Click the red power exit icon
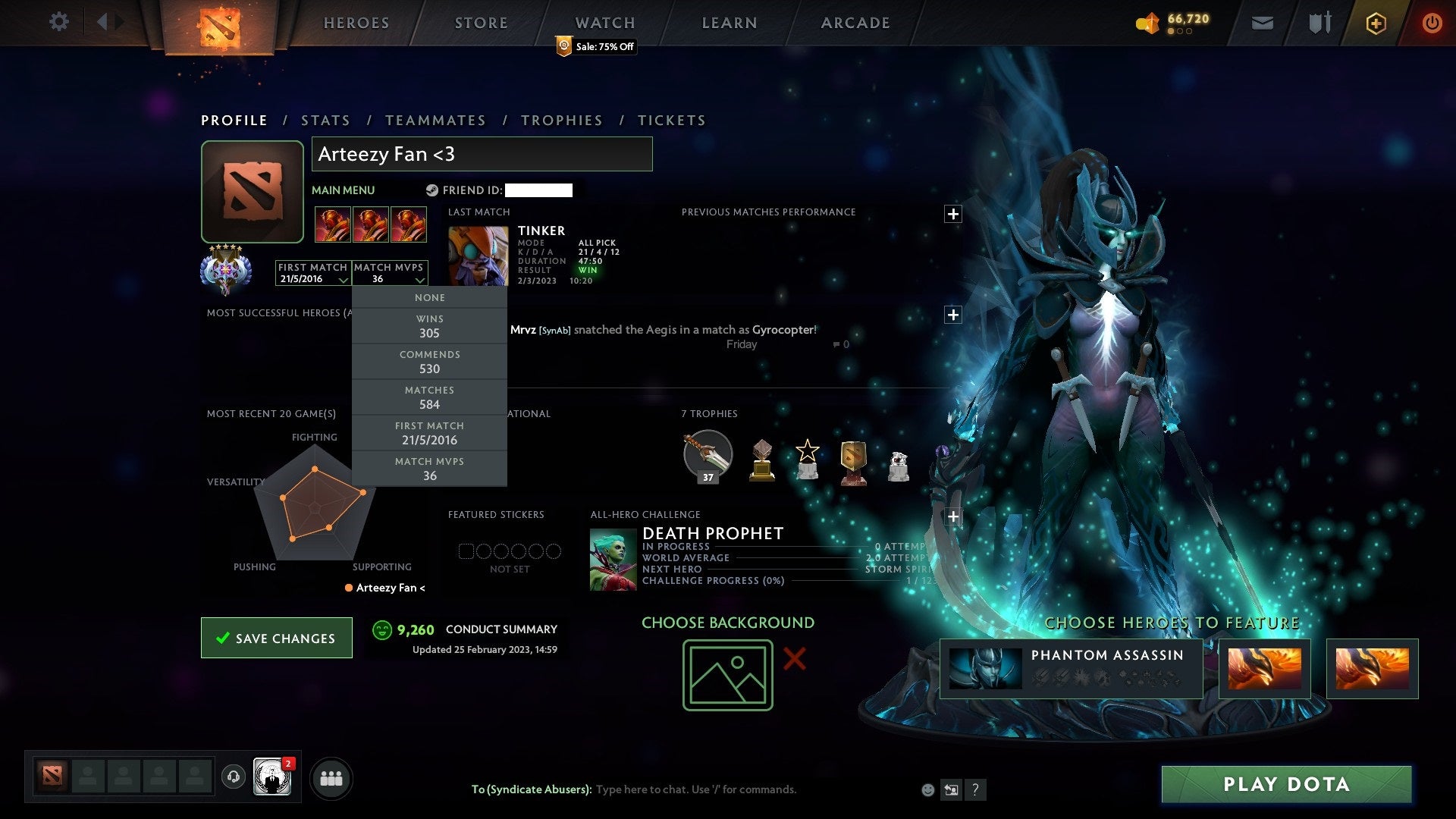This screenshot has width=1456, height=819. [x=1432, y=22]
